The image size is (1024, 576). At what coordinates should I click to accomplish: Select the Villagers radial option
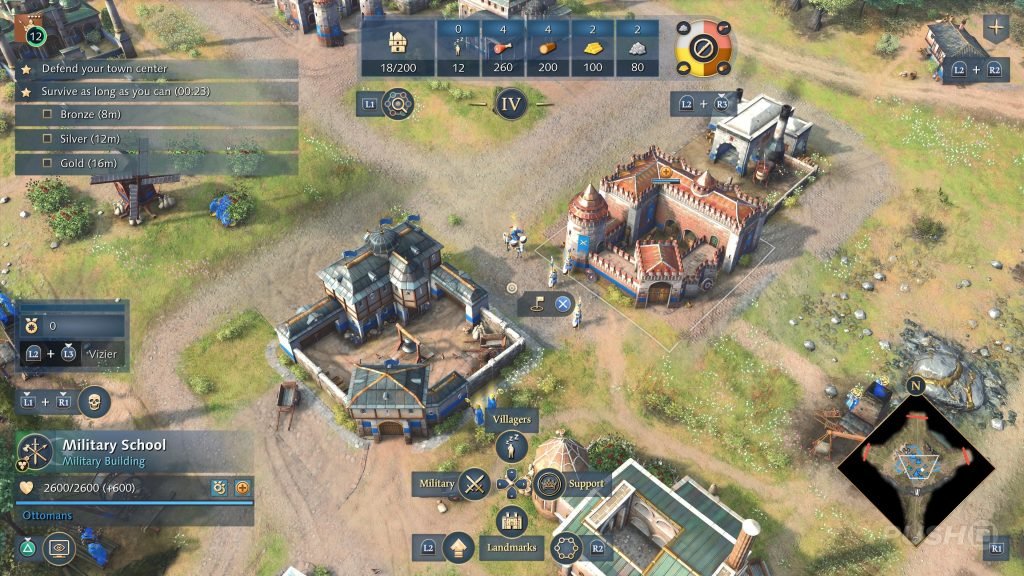pyautogui.click(x=512, y=445)
